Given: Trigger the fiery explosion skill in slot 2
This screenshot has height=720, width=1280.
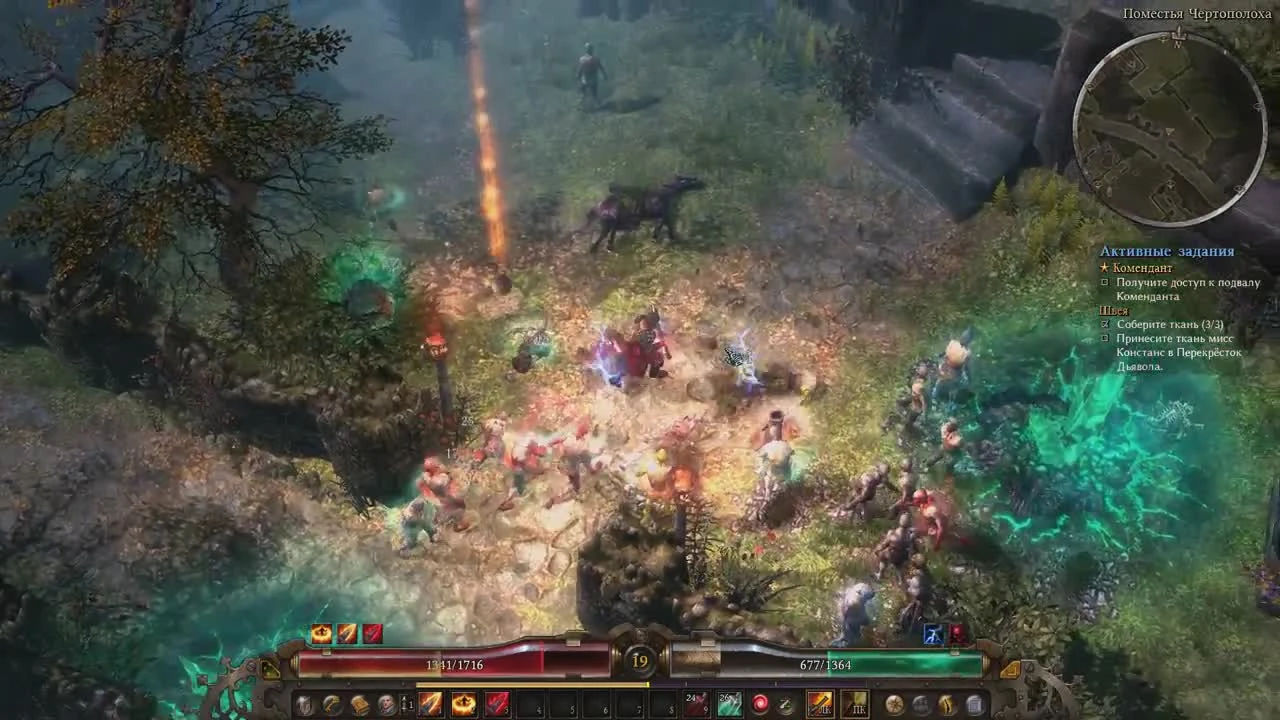Looking at the screenshot, I should tap(466, 705).
